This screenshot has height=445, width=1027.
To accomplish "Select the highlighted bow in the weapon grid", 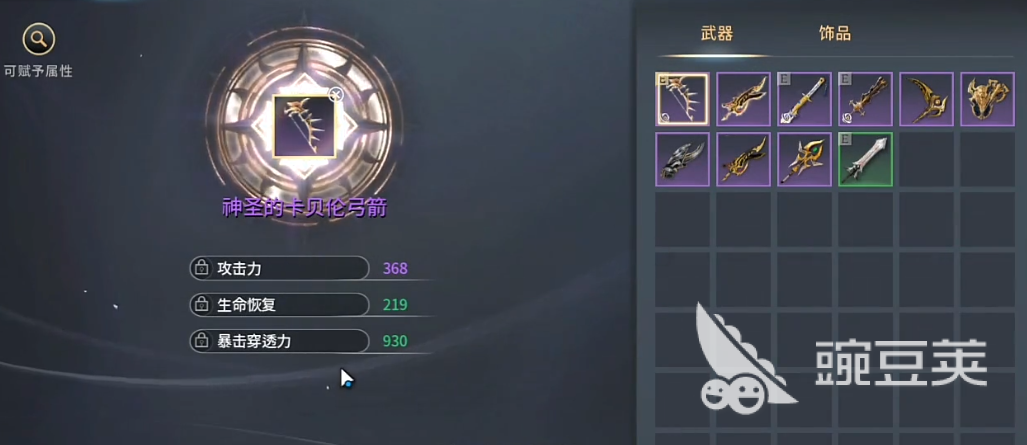I will pos(682,99).
